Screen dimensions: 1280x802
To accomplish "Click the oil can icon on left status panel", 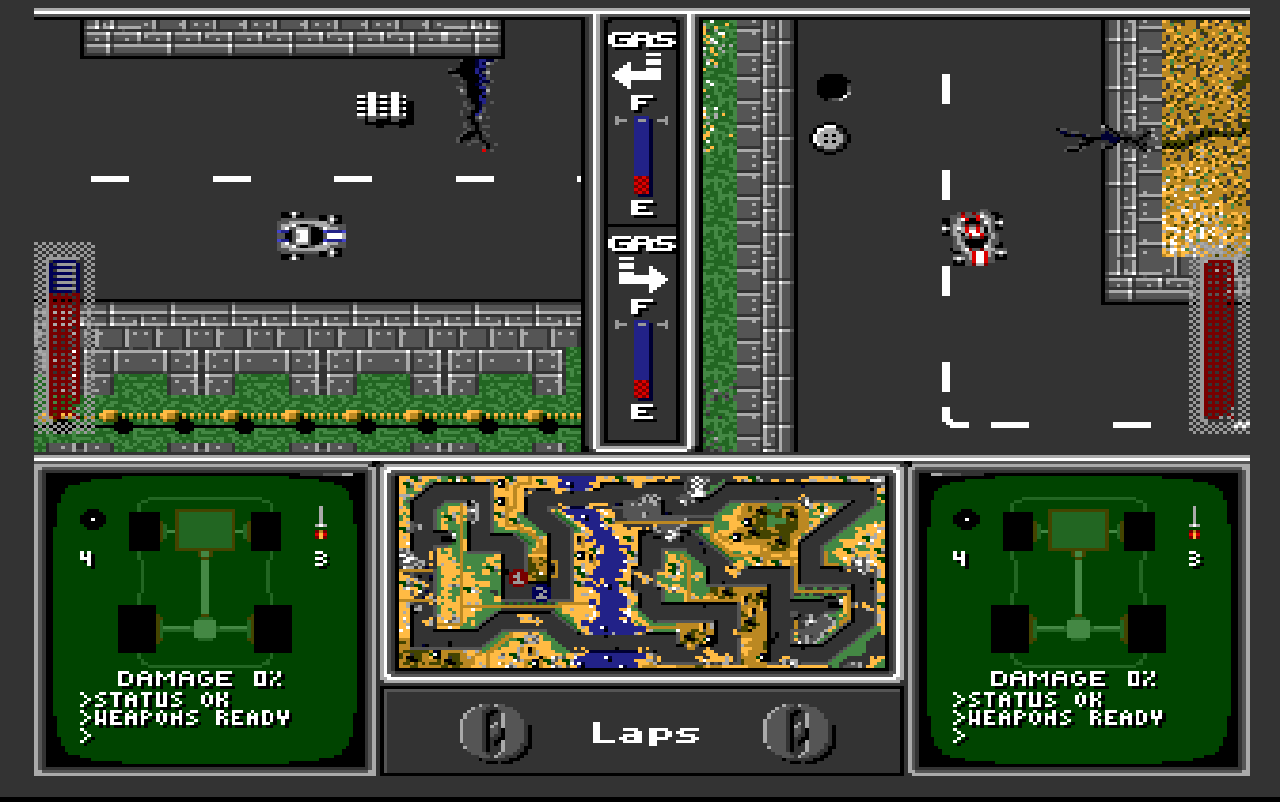I will pos(92,519).
